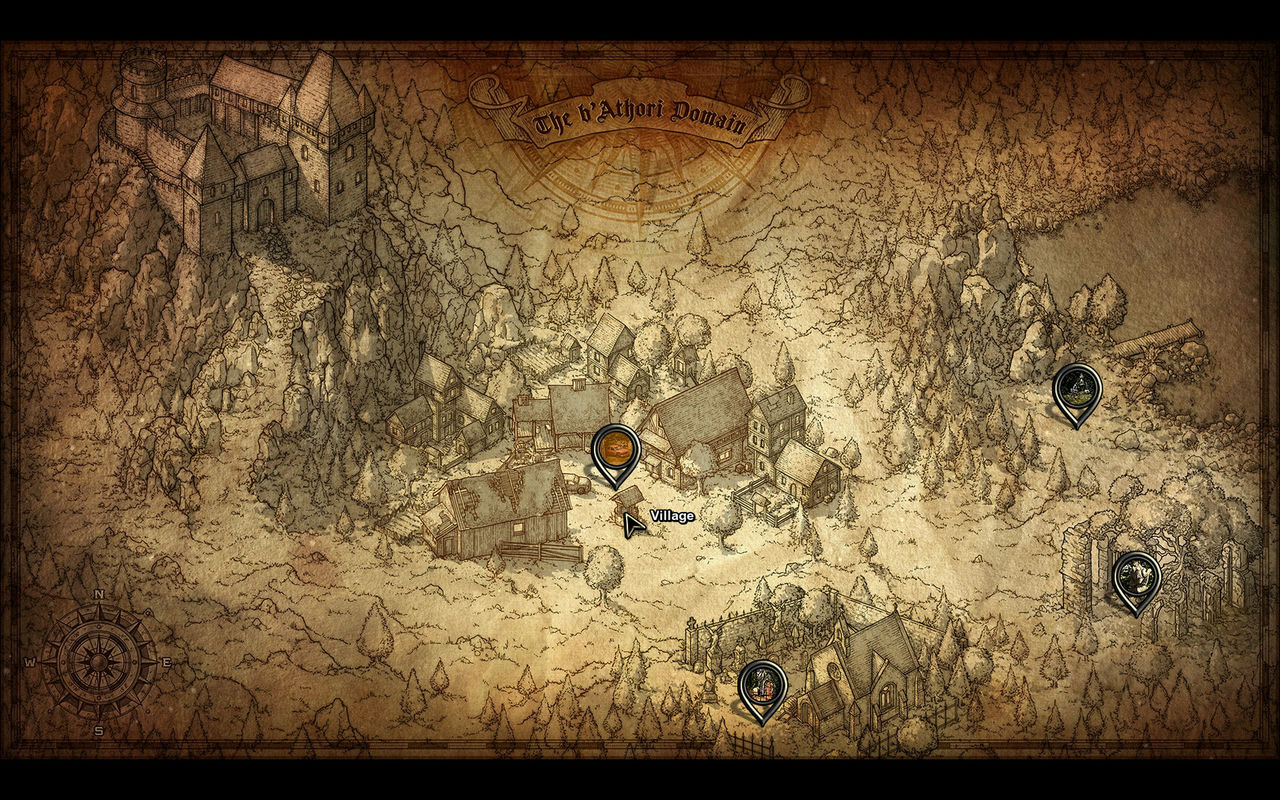Click the compass rose in the bottom left

(x=100, y=662)
